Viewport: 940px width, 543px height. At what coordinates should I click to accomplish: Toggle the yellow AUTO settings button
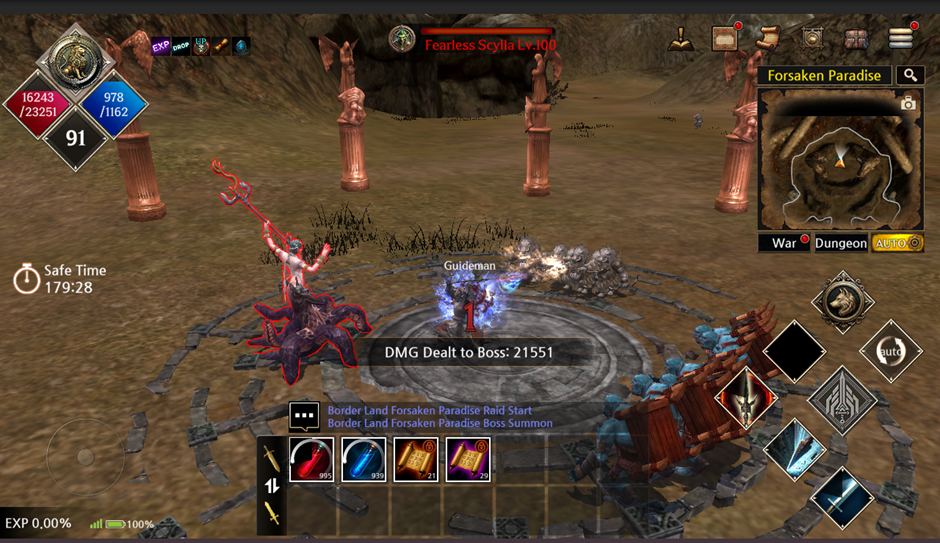tap(897, 243)
